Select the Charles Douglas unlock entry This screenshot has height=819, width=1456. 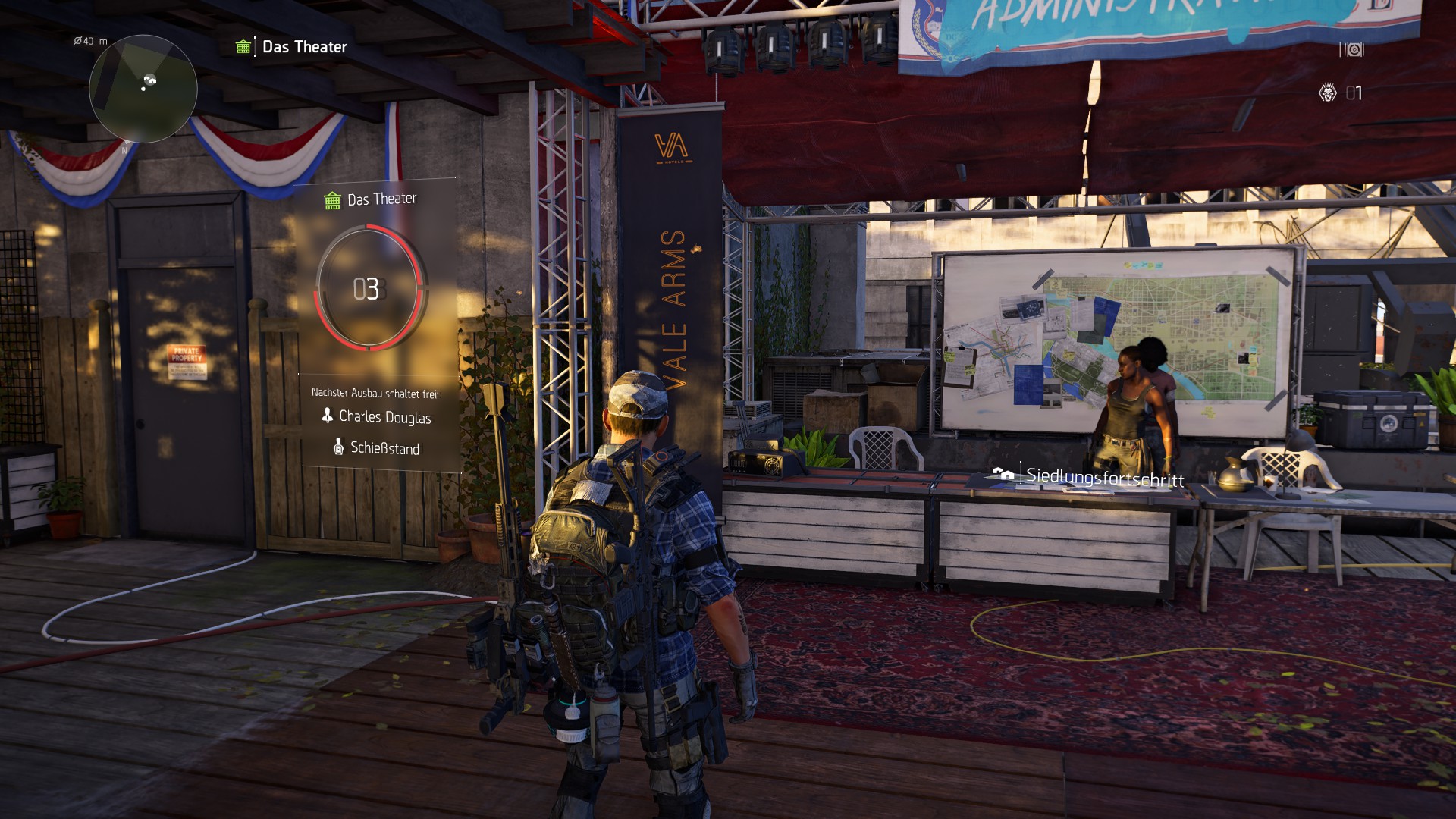[x=377, y=416]
